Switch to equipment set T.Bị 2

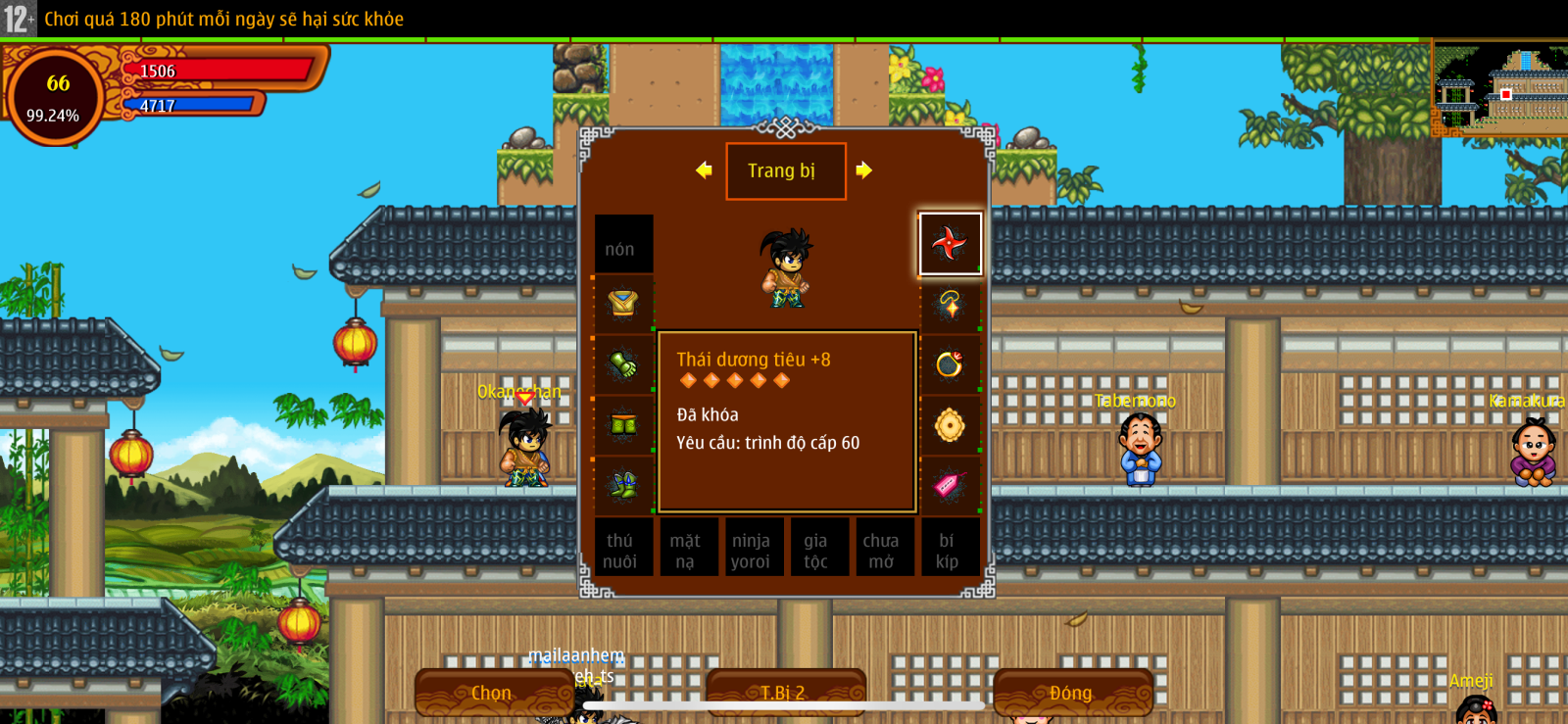(784, 693)
